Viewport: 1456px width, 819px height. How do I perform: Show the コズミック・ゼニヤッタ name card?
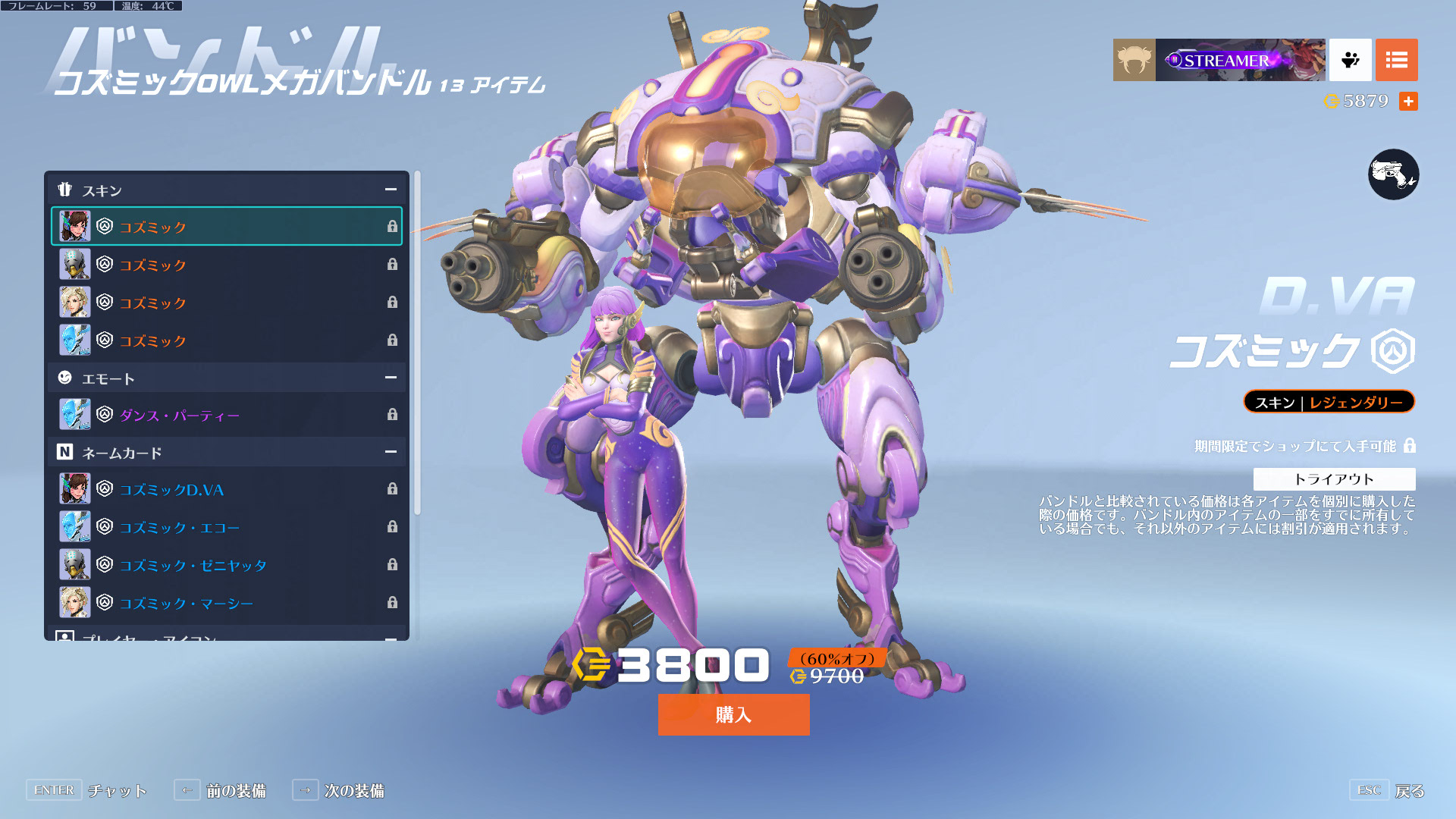(227, 565)
